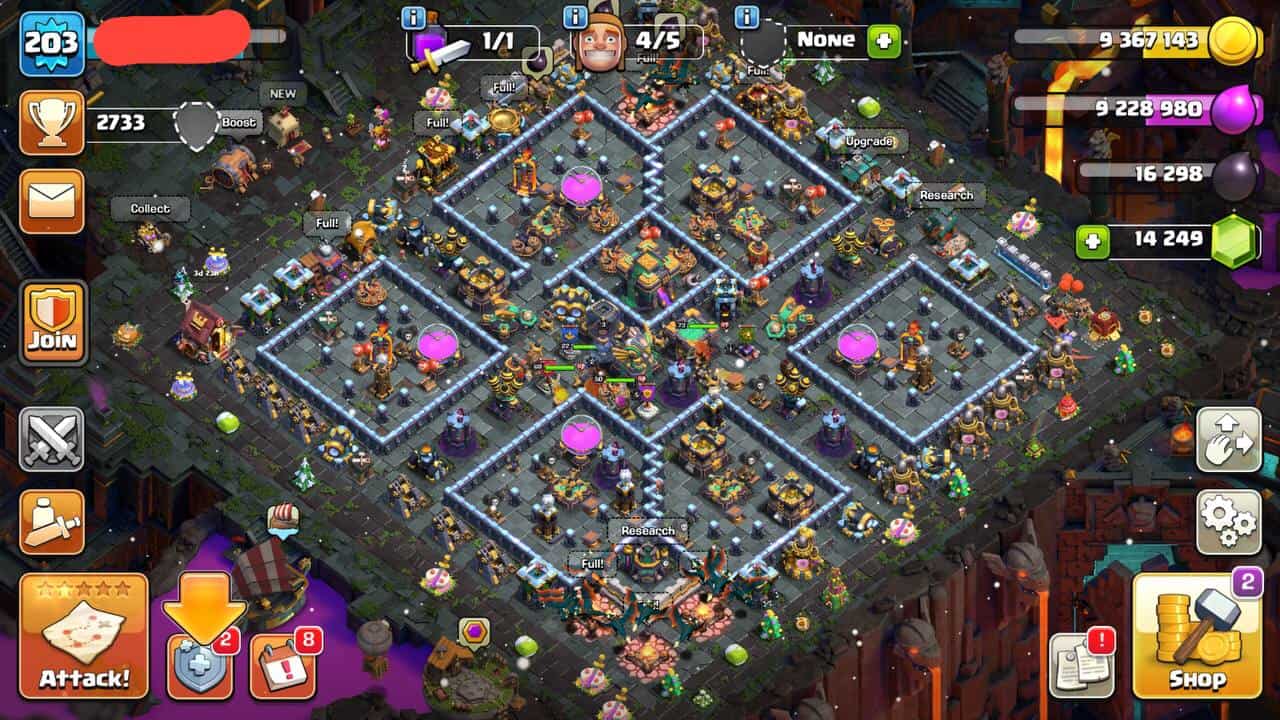This screenshot has height=720, width=1280.
Task: Open the layout editor hand button
Action: pos(1229,439)
